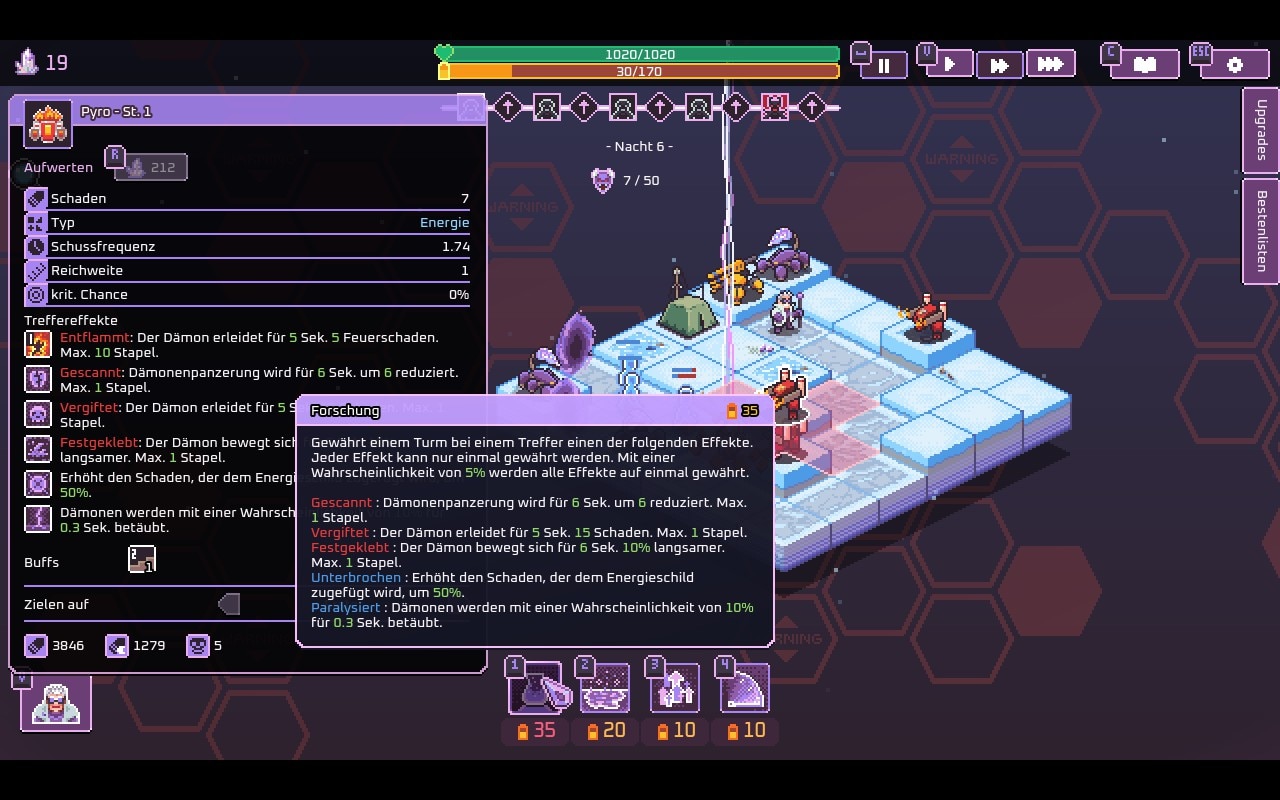Upgrade the Pyro tower for 212
This screenshot has height=800, width=1280.
point(151,167)
